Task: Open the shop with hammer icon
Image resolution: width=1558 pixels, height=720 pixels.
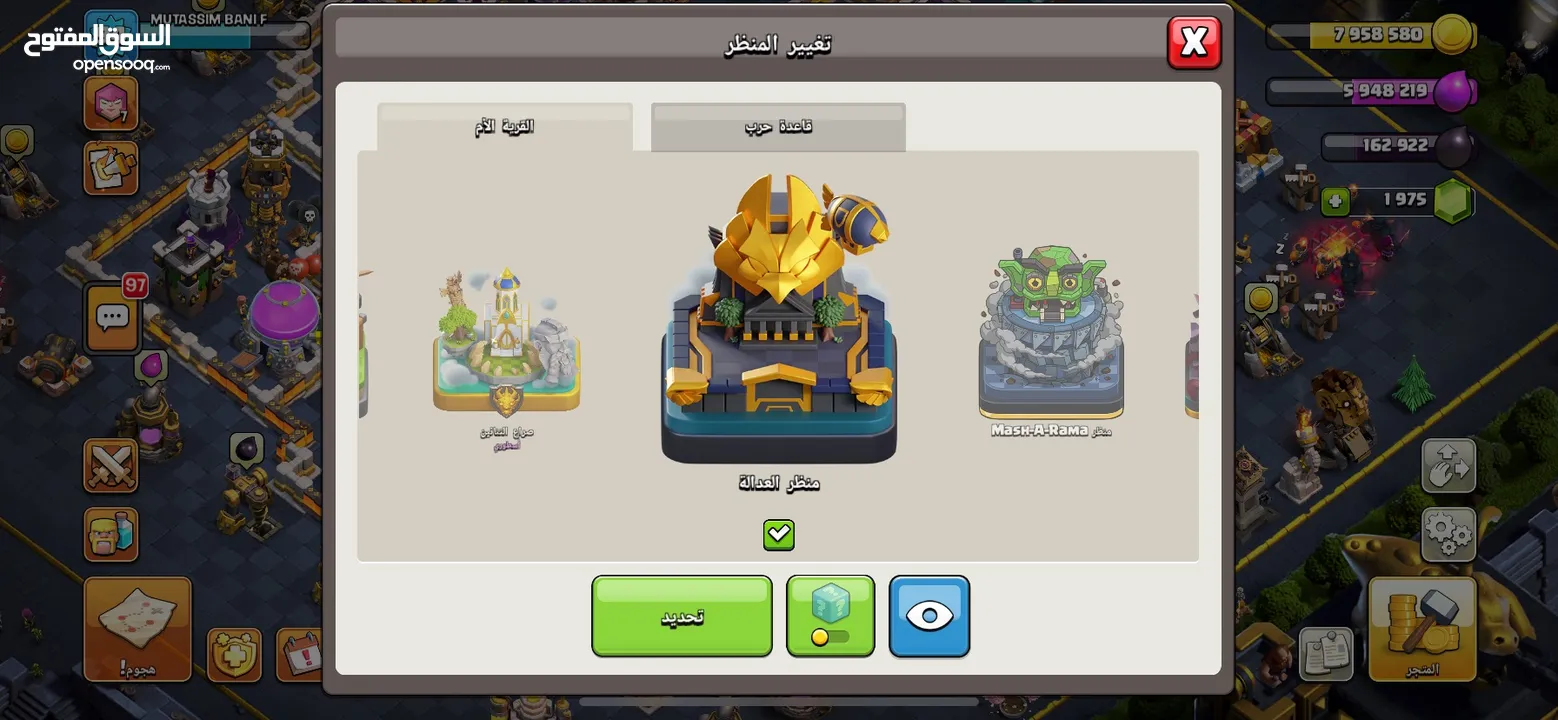Action: (x=1422, y=628)
